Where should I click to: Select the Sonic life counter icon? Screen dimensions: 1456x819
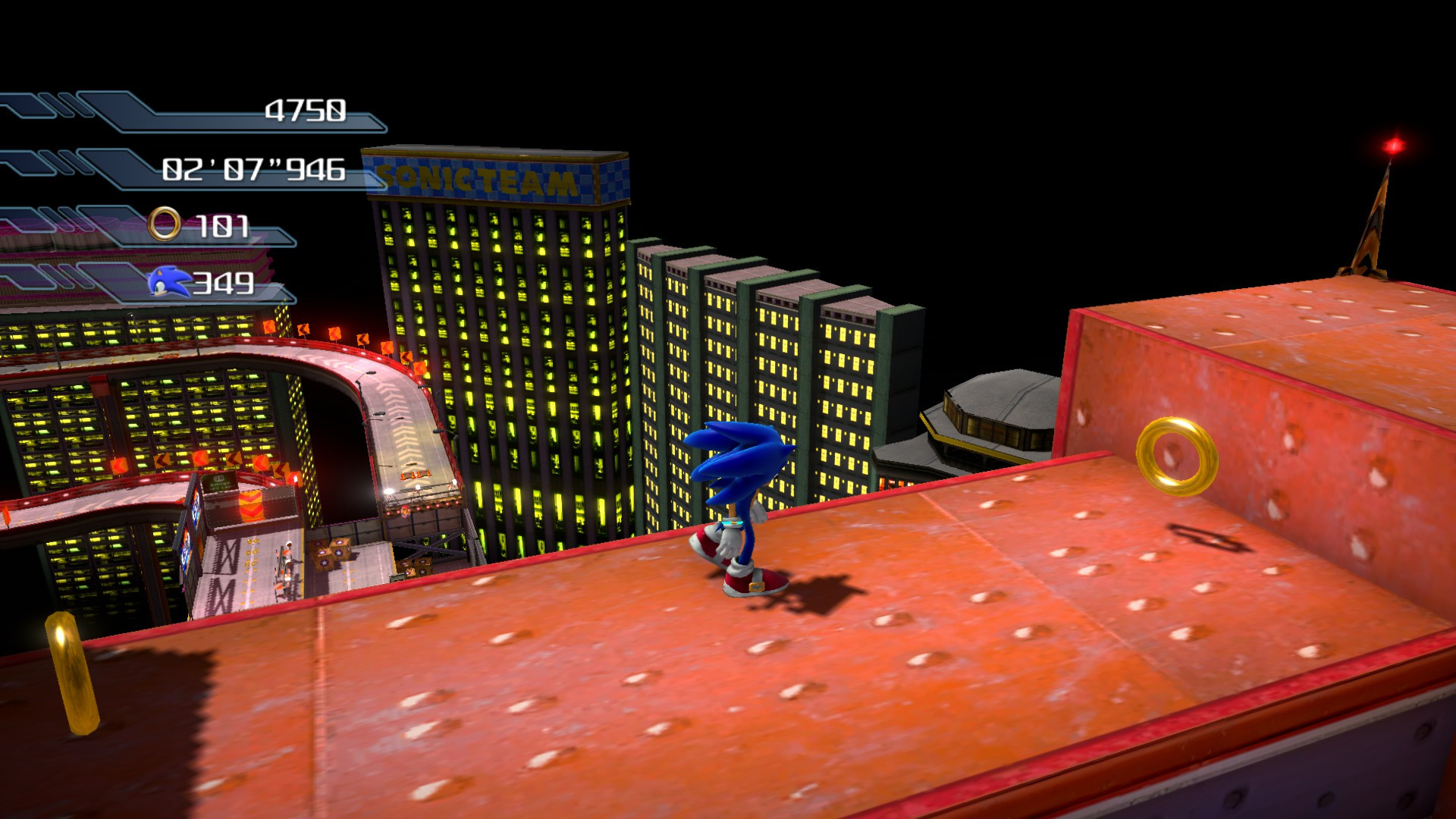pyautogui.click(x=168, y=283)
